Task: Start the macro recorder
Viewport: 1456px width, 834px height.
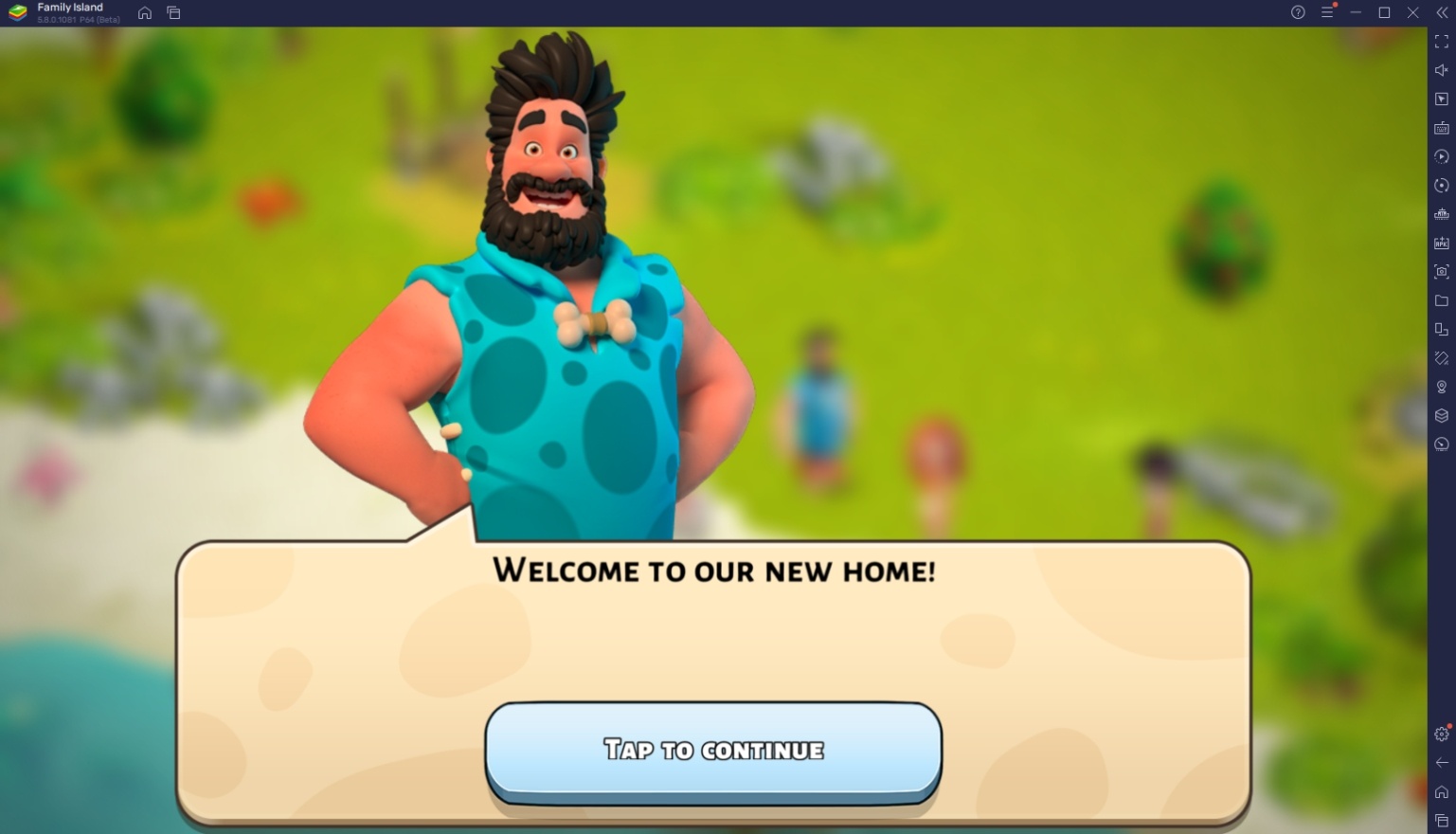Action: click(x=1441, y=156)
